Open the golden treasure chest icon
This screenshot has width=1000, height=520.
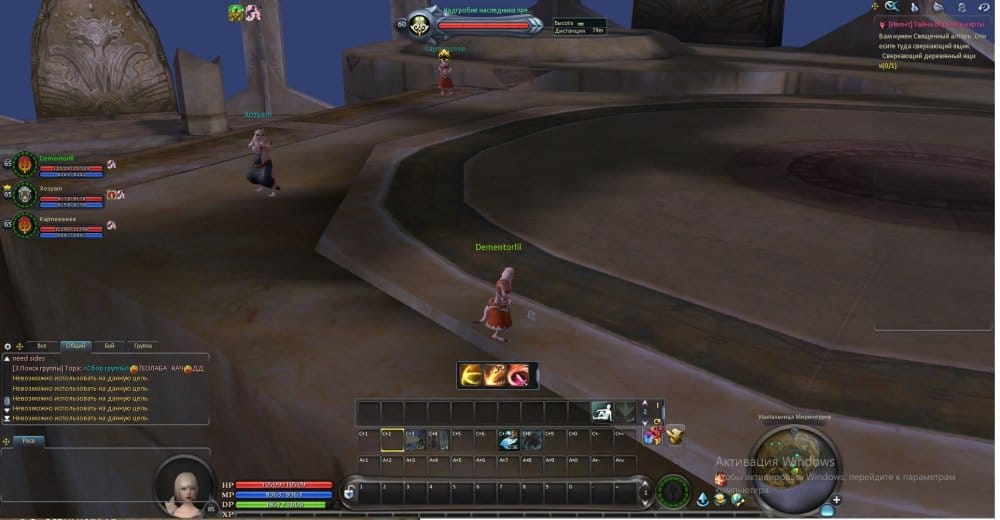click(x=676, y=434)
